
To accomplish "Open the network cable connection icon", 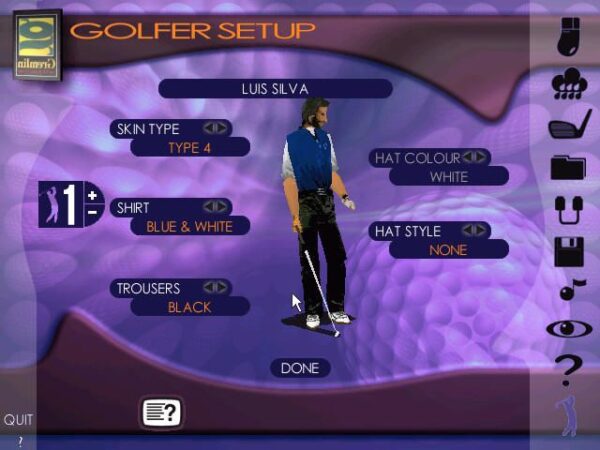I will (568, 210).
